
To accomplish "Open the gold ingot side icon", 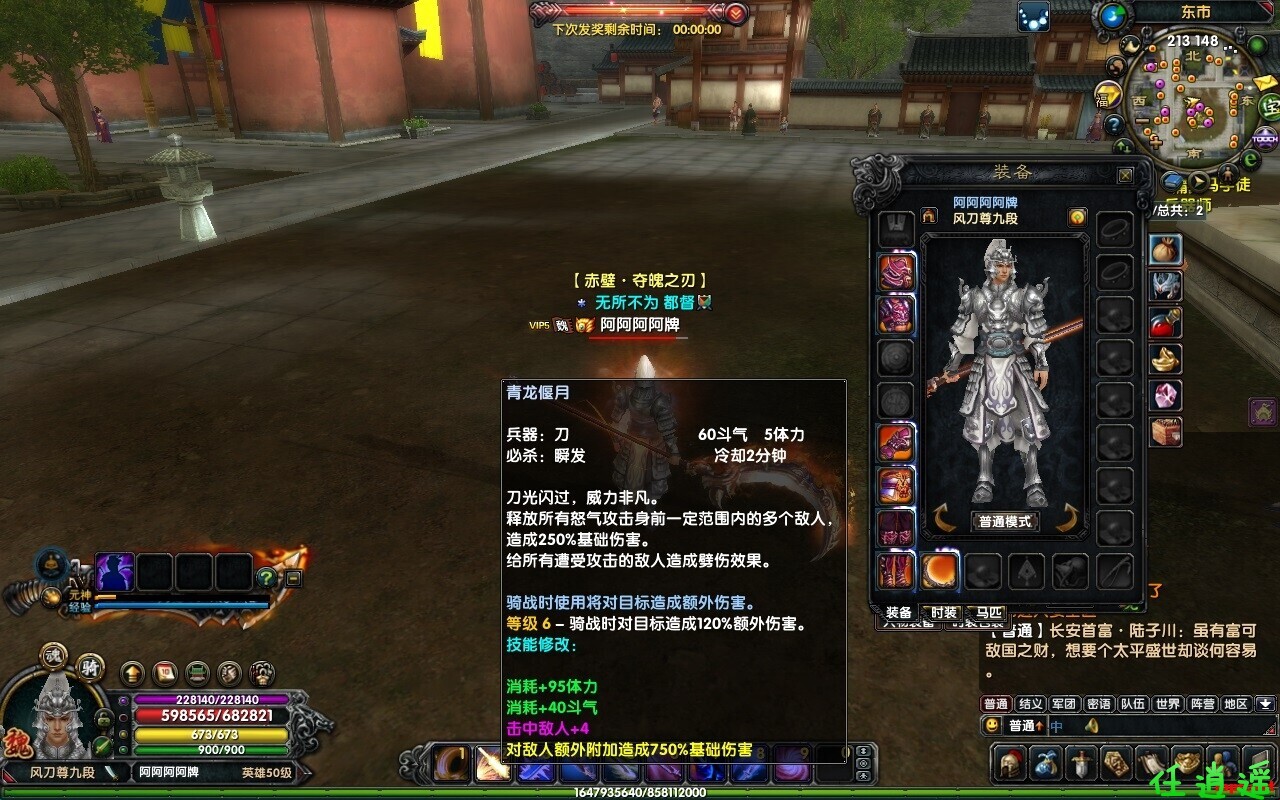I will (x=1166, y=358).
